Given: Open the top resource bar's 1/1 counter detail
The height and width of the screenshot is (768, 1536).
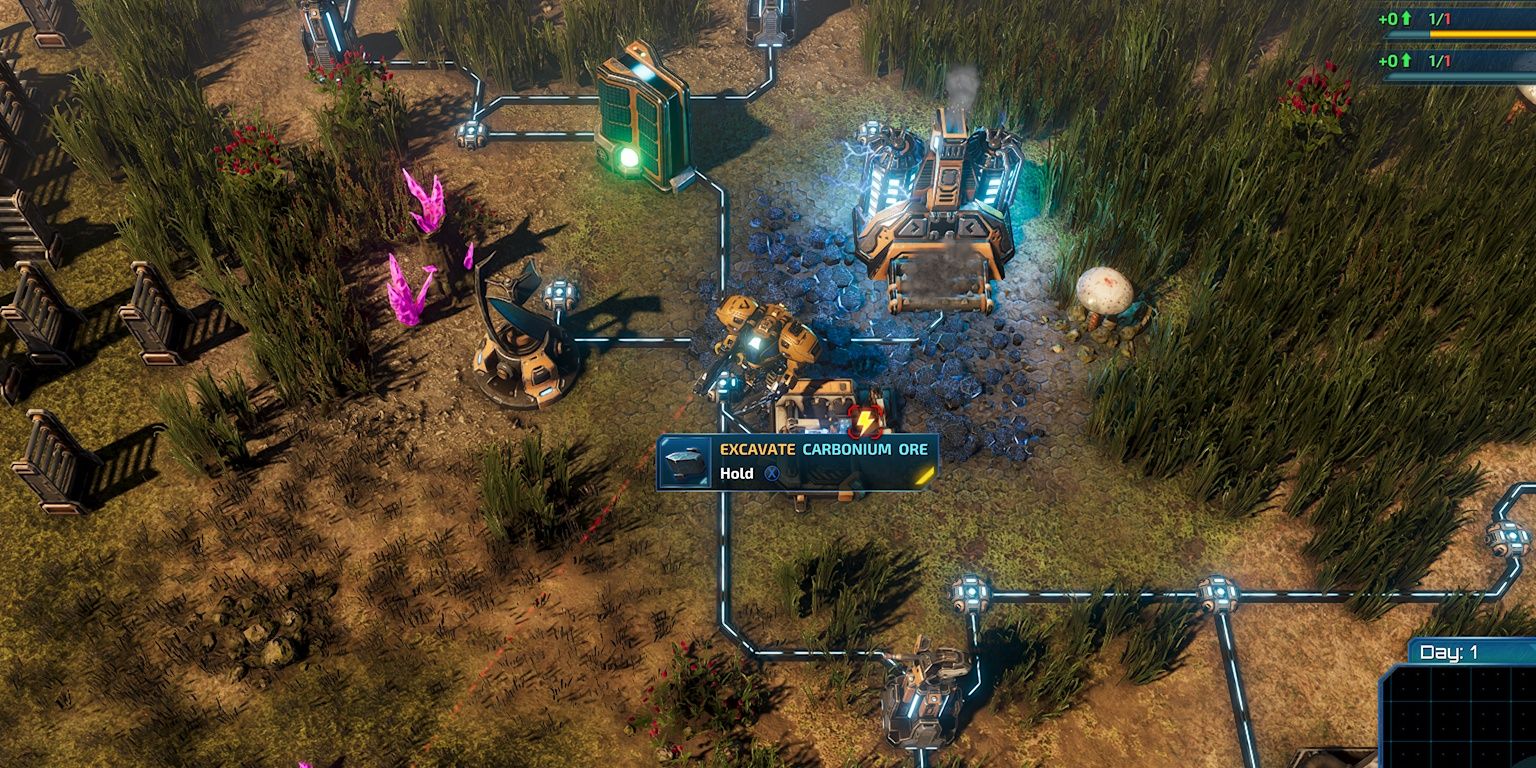Looking at the screenshot, I should (1440, 19).
